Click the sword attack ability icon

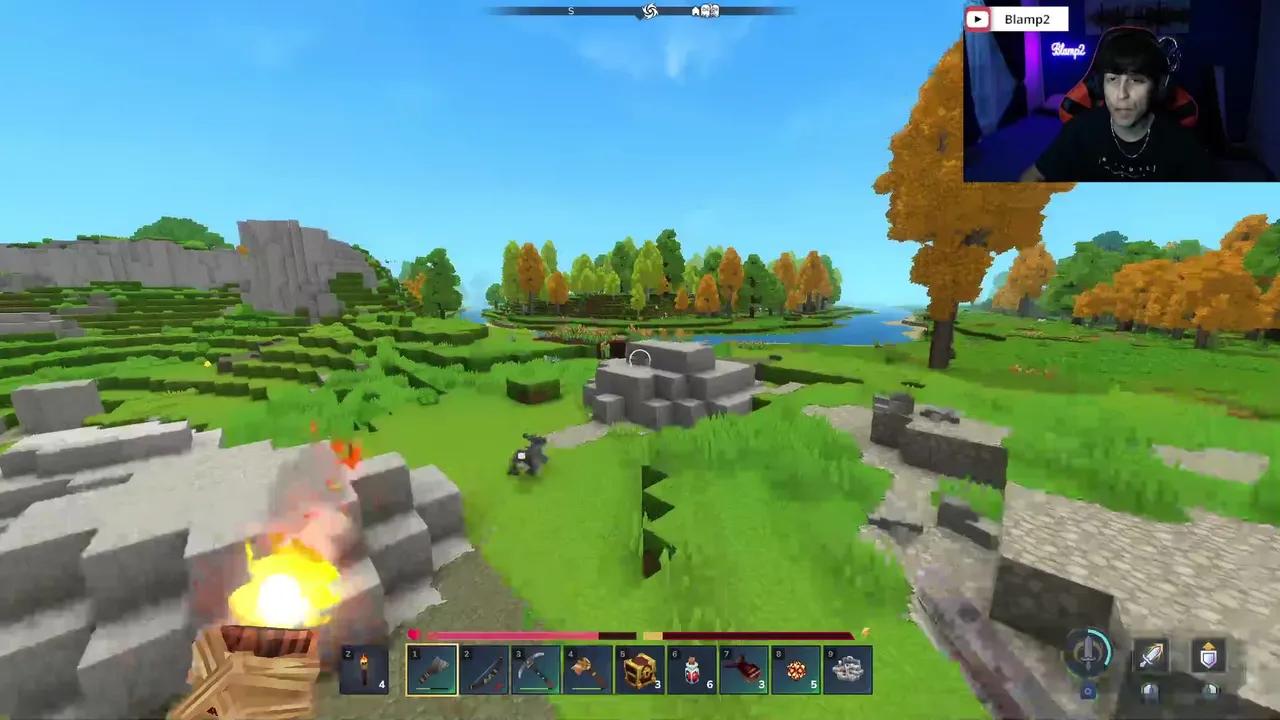click(x=1152, y=656)
